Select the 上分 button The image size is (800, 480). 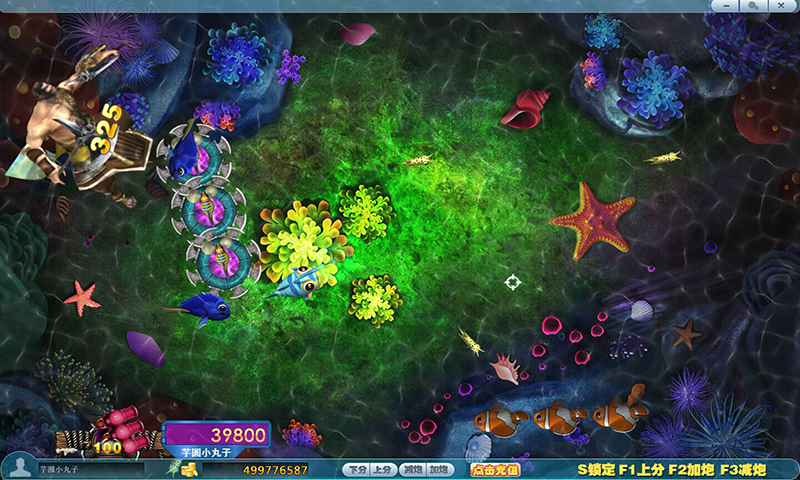tap(382, 469)
